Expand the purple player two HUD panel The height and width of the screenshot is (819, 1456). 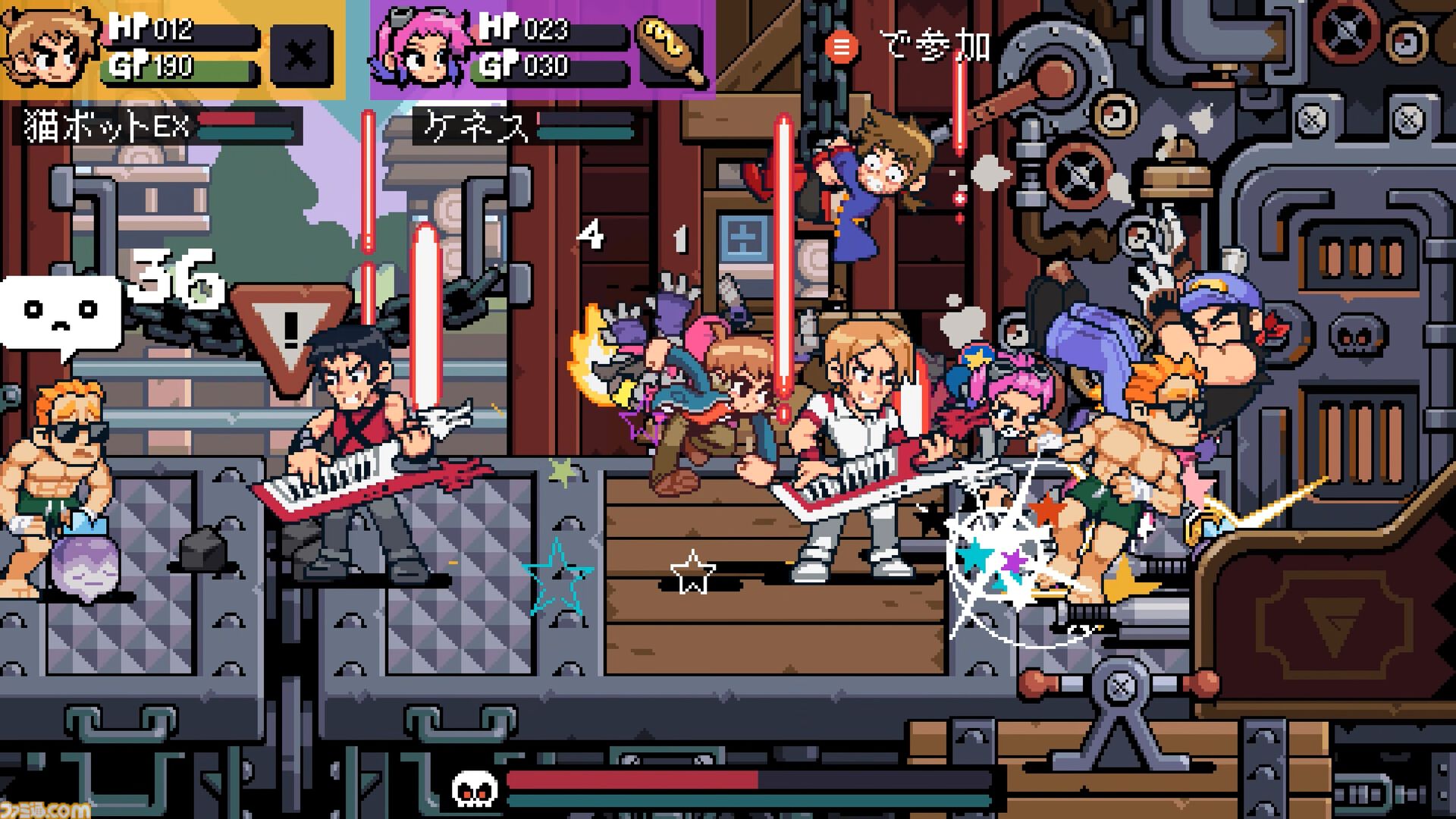point(542,48)
